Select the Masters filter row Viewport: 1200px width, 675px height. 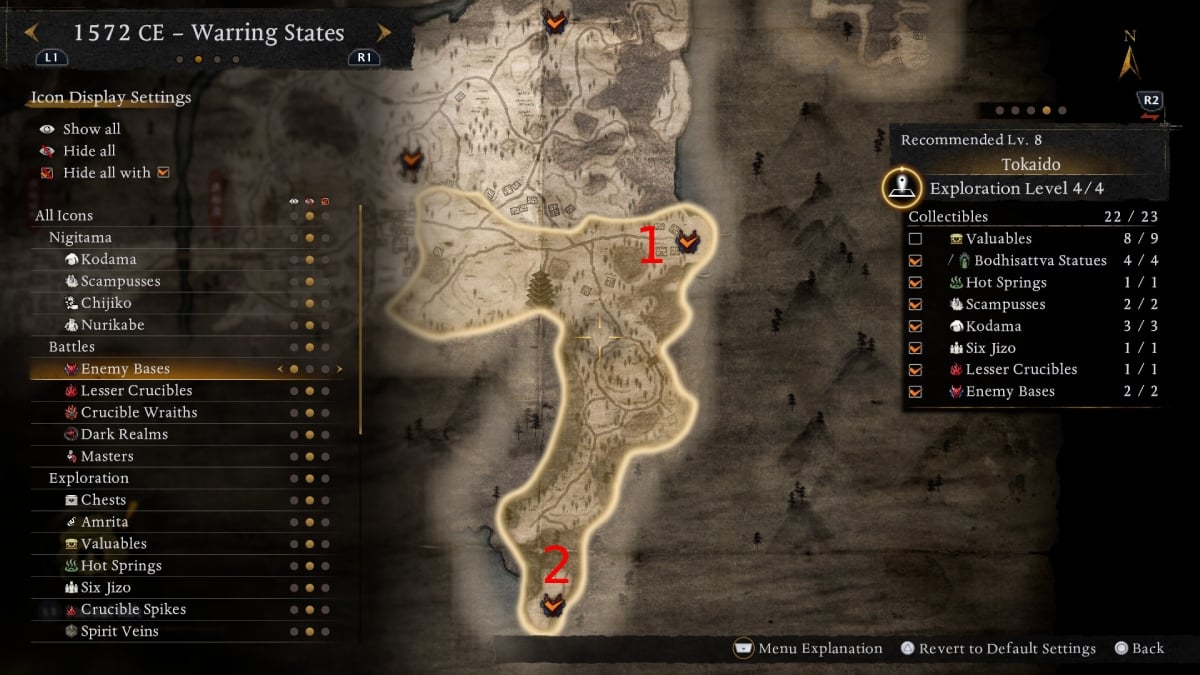pyautogui.click(x=107, y=457)
